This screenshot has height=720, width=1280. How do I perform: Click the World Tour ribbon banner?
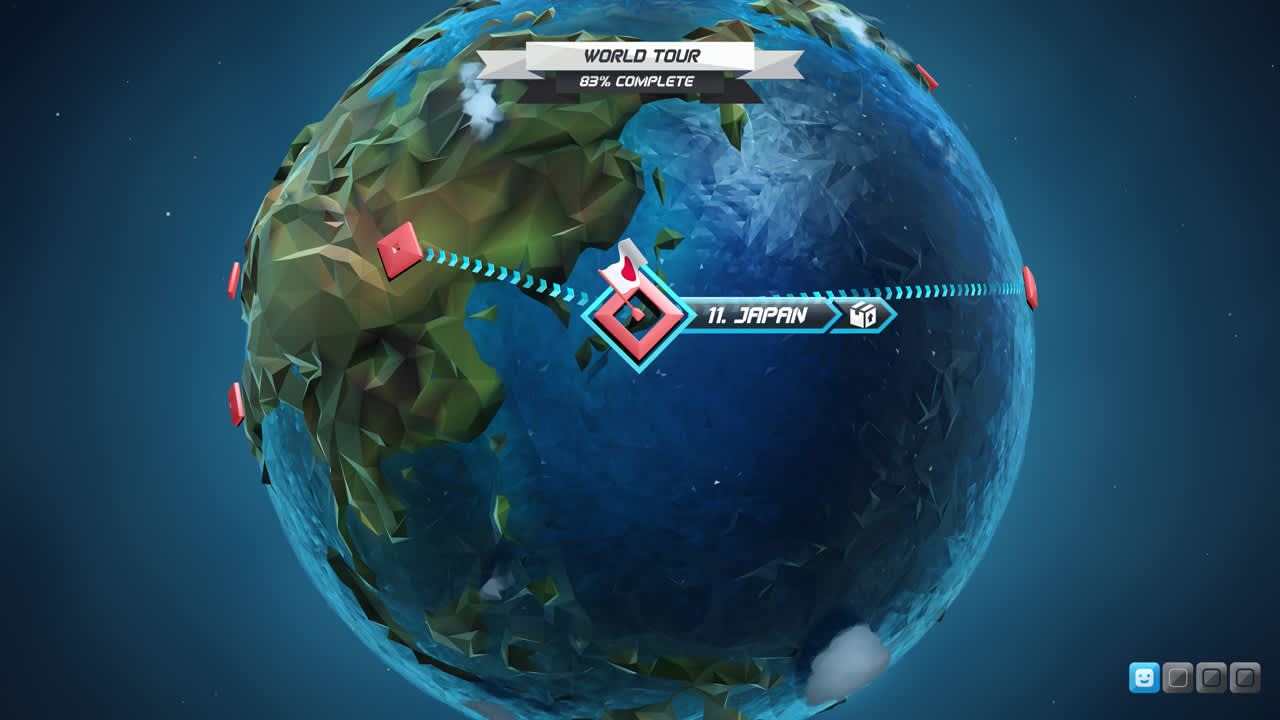(x=640, y=56)
